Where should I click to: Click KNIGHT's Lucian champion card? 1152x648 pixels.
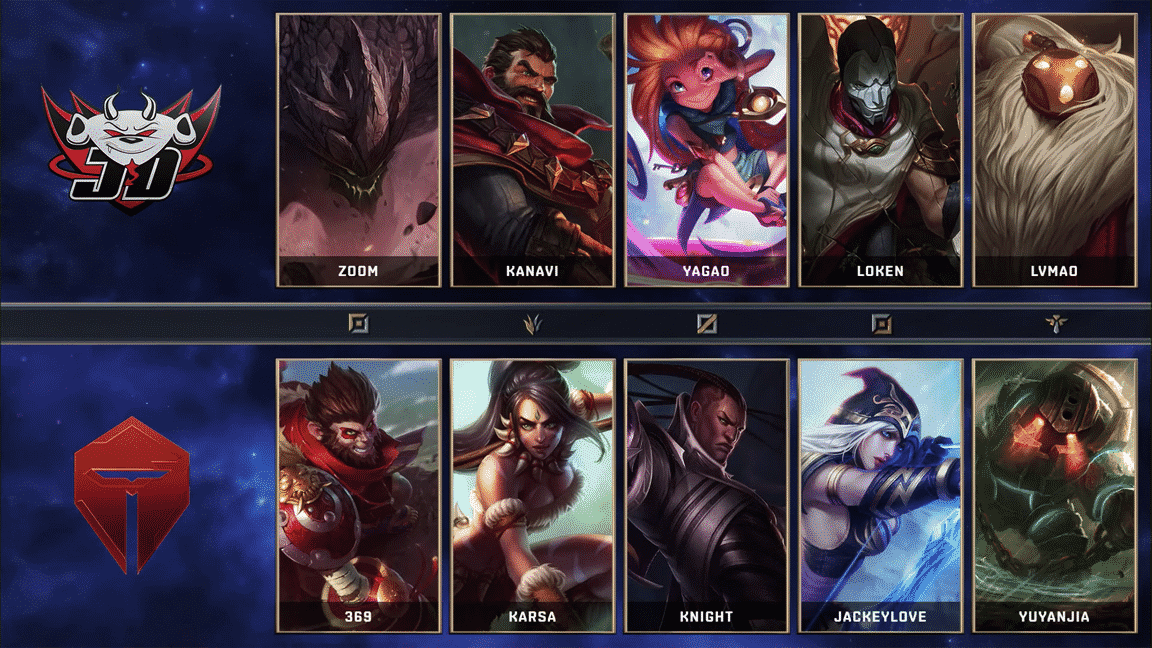[706, 495]
